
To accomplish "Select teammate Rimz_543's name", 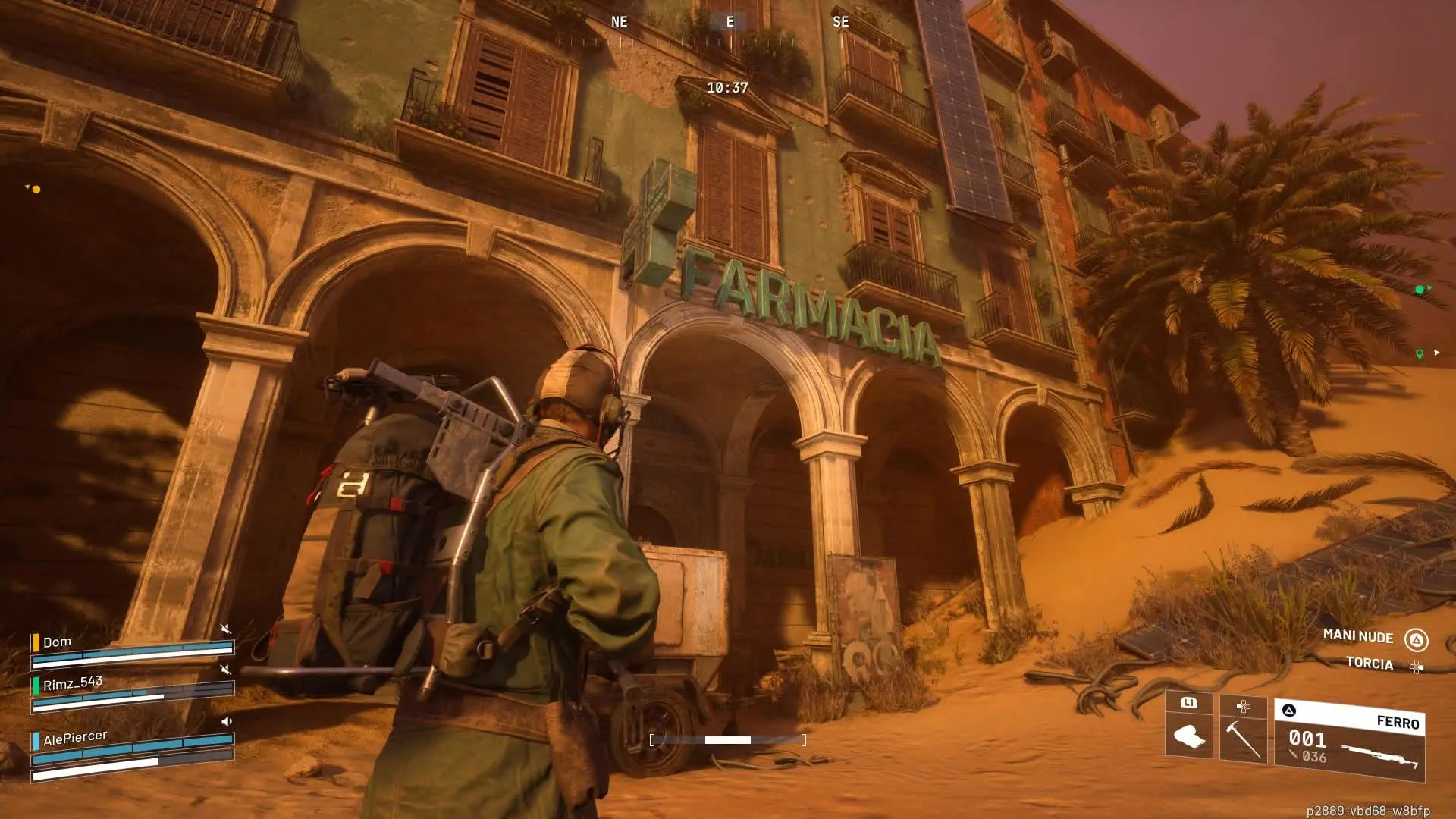I will (x=72, y=683).
